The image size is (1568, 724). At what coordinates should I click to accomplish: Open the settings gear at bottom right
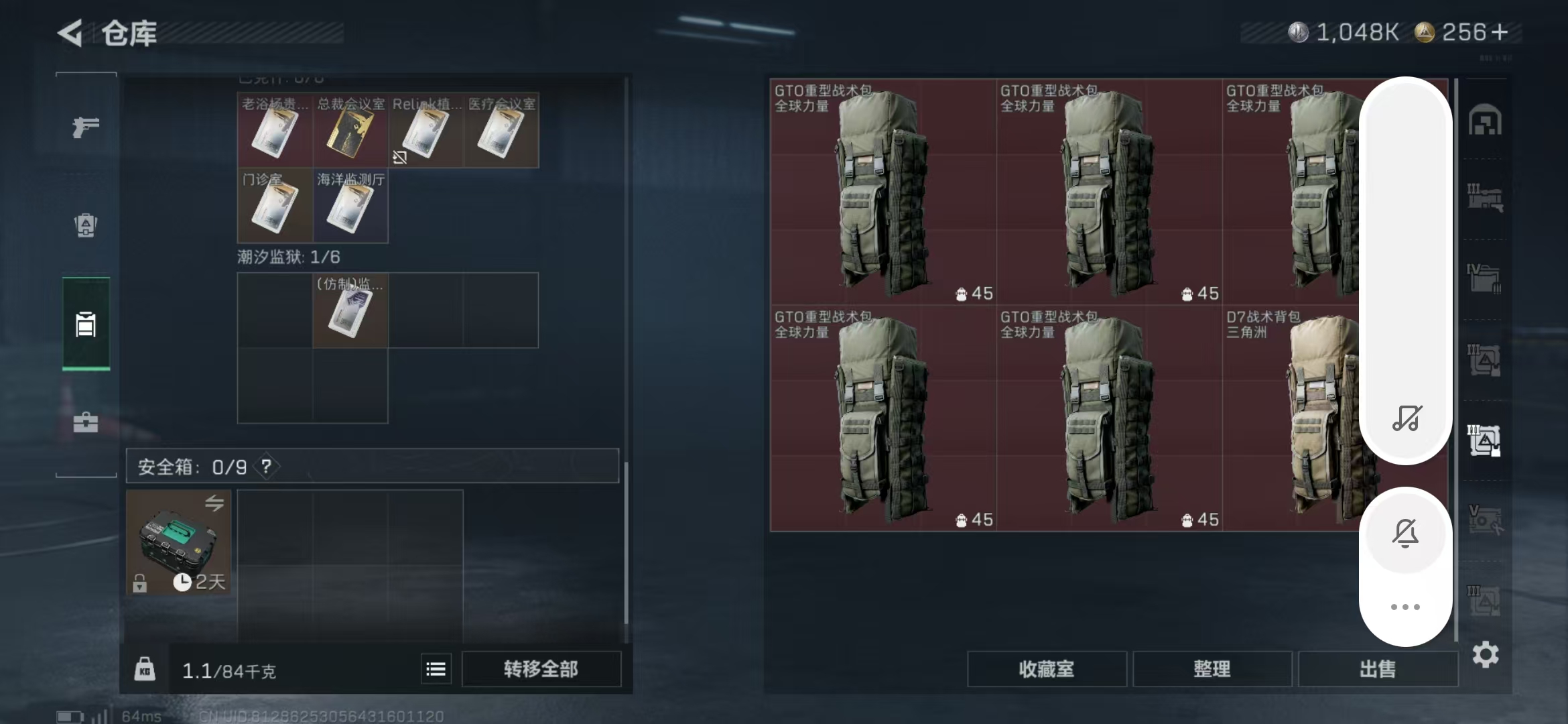point(1484,655)
